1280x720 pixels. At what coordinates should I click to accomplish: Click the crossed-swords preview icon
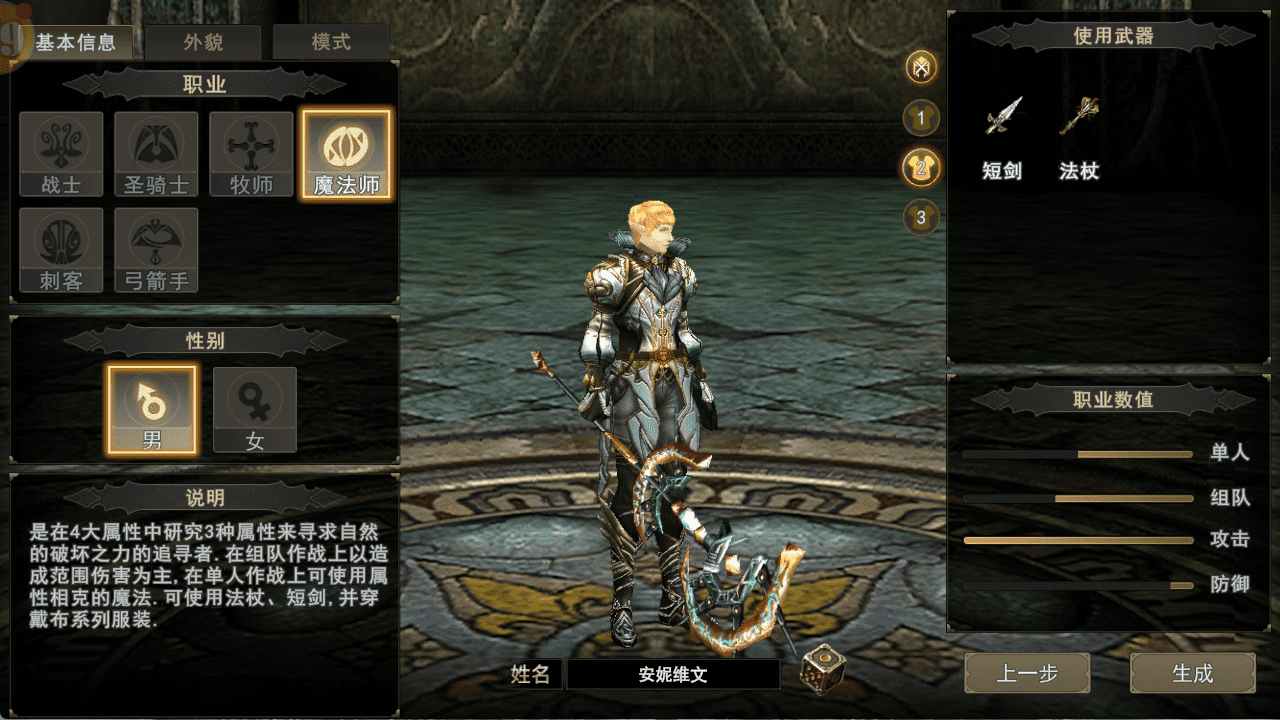tap(921, 68)
